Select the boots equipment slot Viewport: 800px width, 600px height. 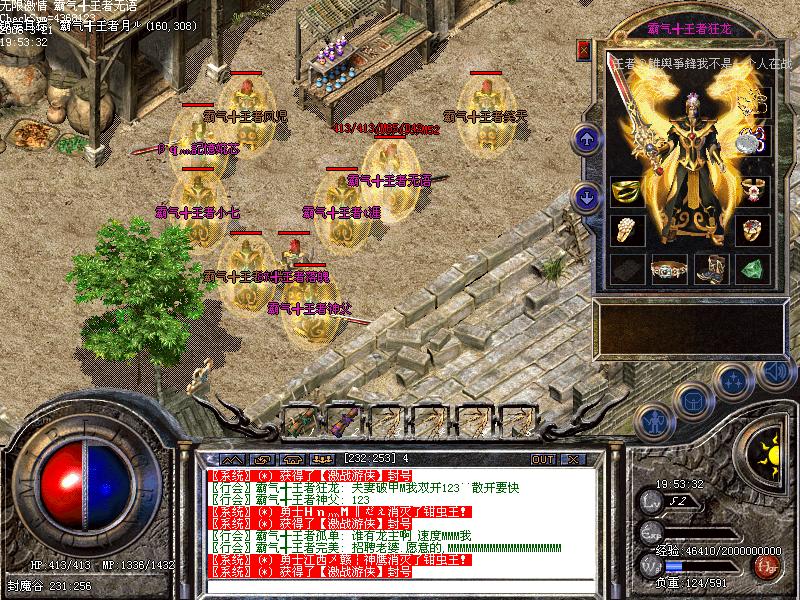pos(710,270)
